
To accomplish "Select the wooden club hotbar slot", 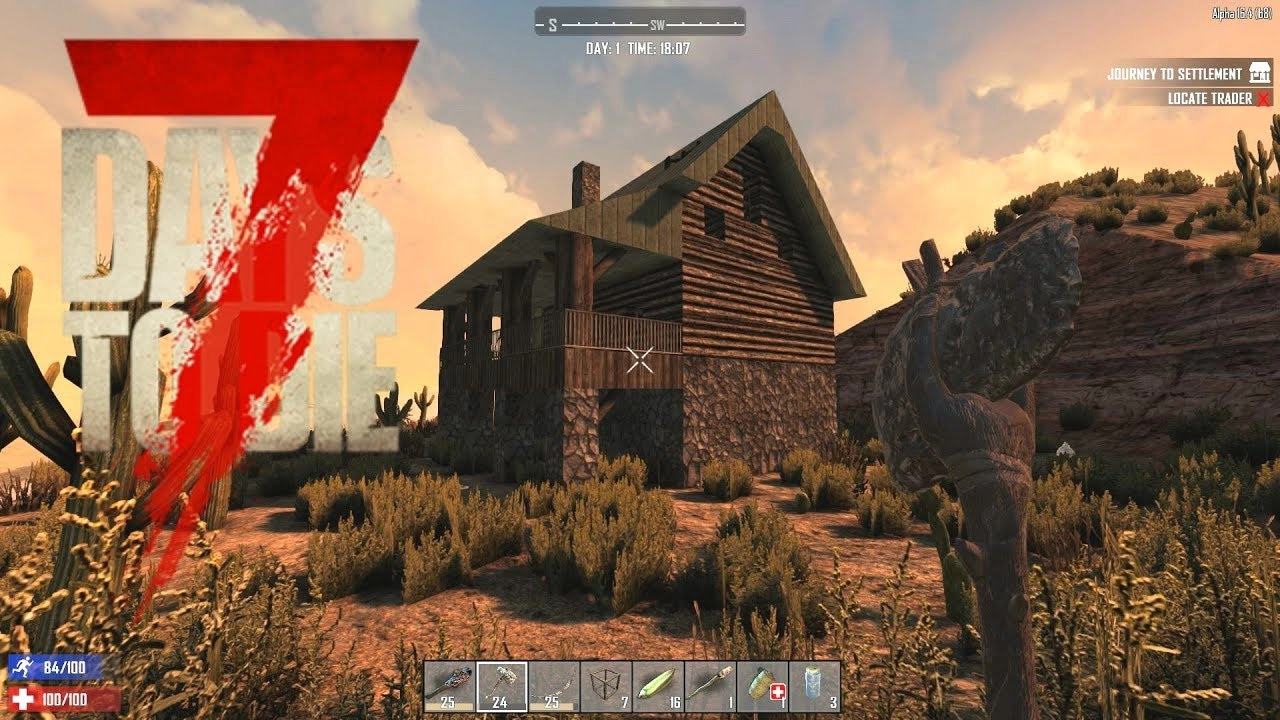I will 450,686.
